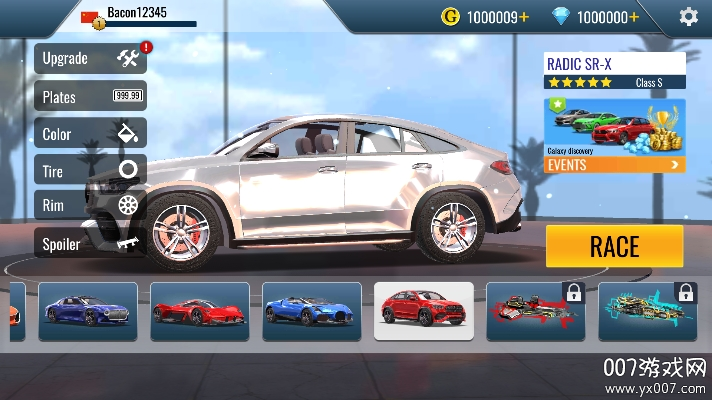Open the Plates customization option

pos(90,96)
